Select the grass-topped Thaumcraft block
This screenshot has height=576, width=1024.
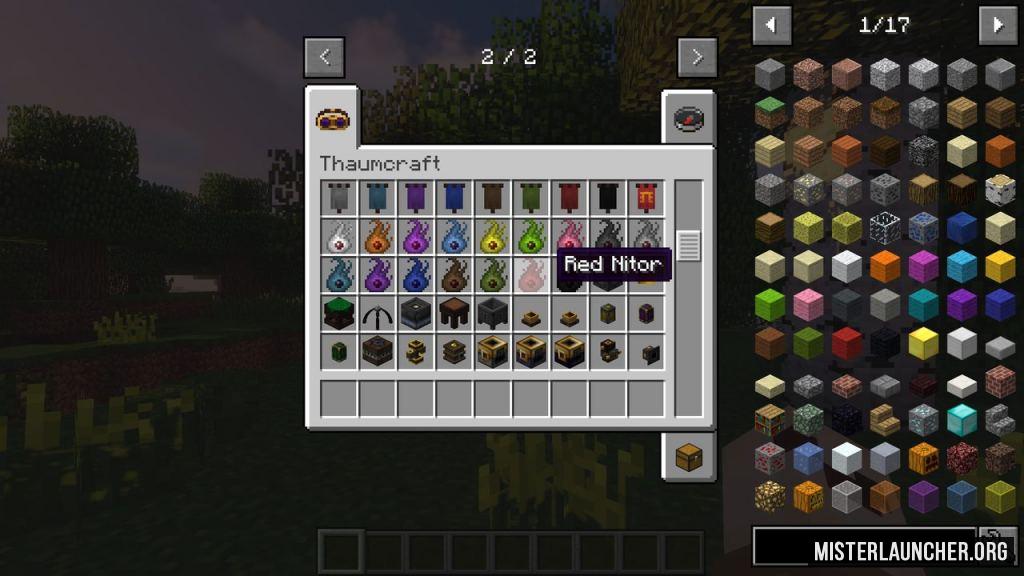[339, 313]
